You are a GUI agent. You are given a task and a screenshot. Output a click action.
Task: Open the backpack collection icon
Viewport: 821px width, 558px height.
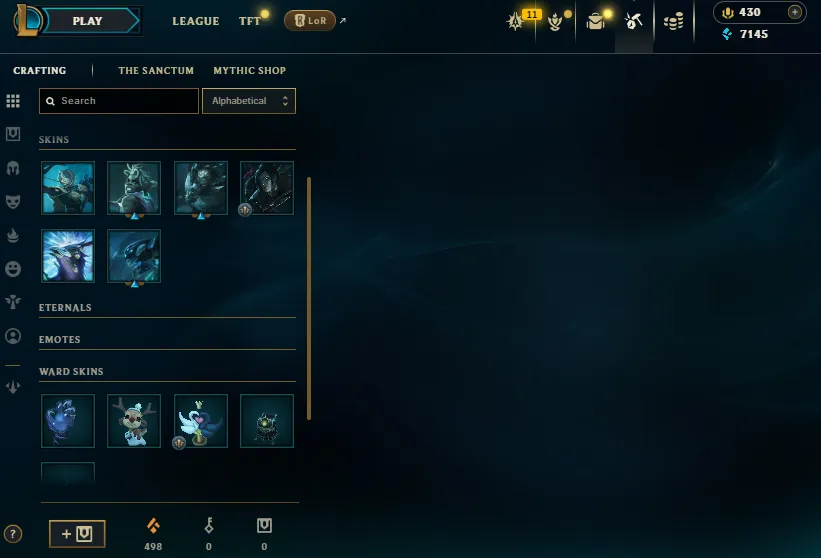click(x=596, y=21)
